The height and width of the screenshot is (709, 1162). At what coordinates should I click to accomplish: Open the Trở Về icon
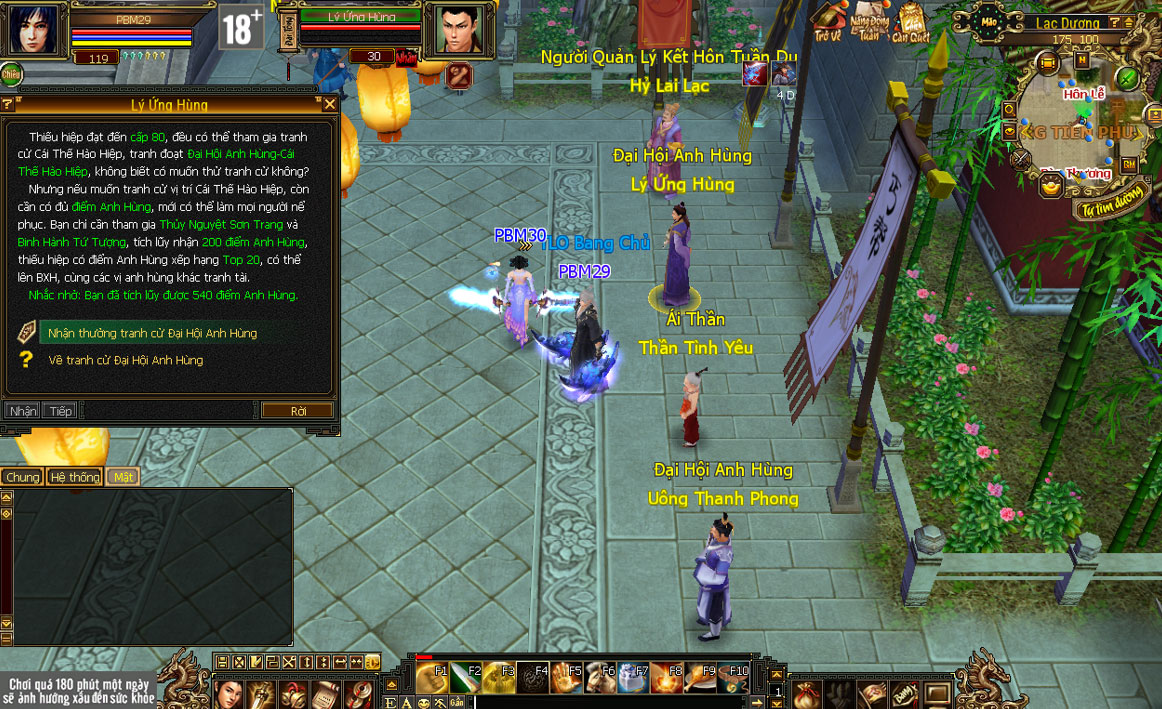827,20
